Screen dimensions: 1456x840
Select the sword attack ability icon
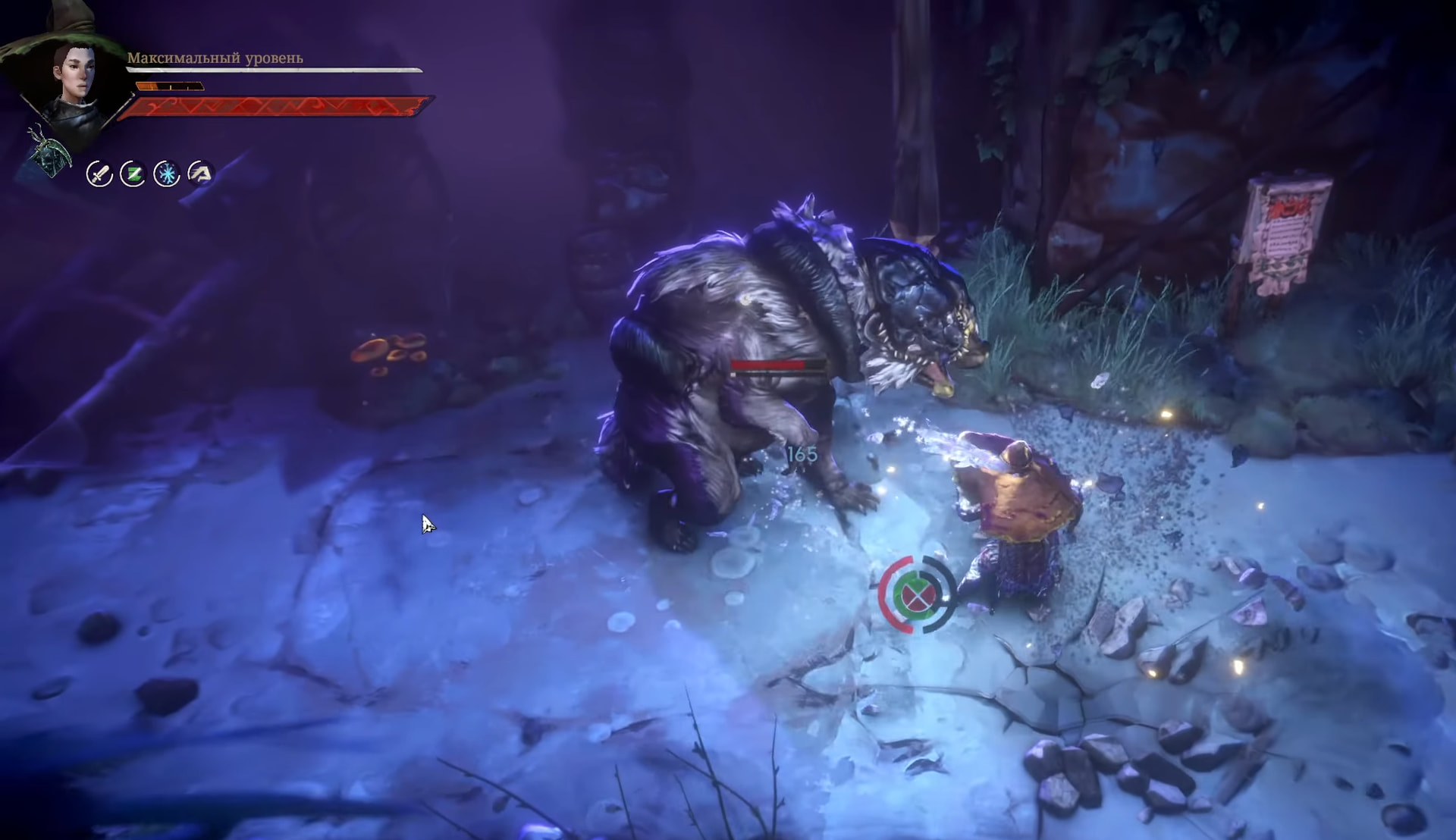point(99,174)
